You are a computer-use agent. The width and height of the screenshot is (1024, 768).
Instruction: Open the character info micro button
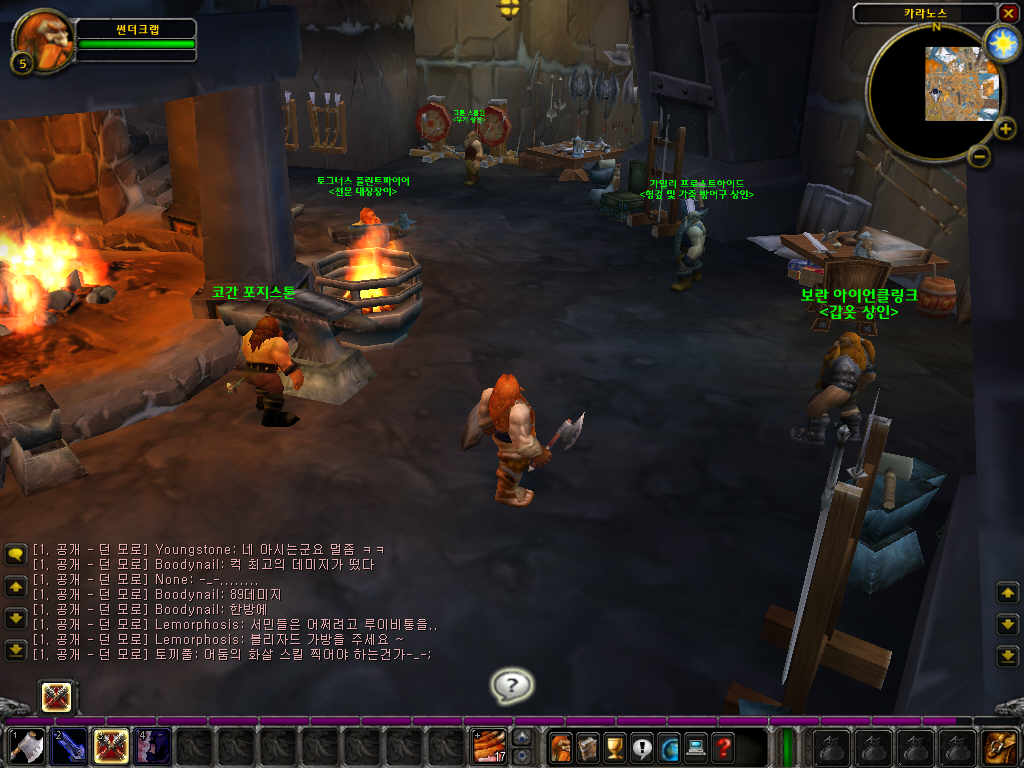tap(560, 747)
